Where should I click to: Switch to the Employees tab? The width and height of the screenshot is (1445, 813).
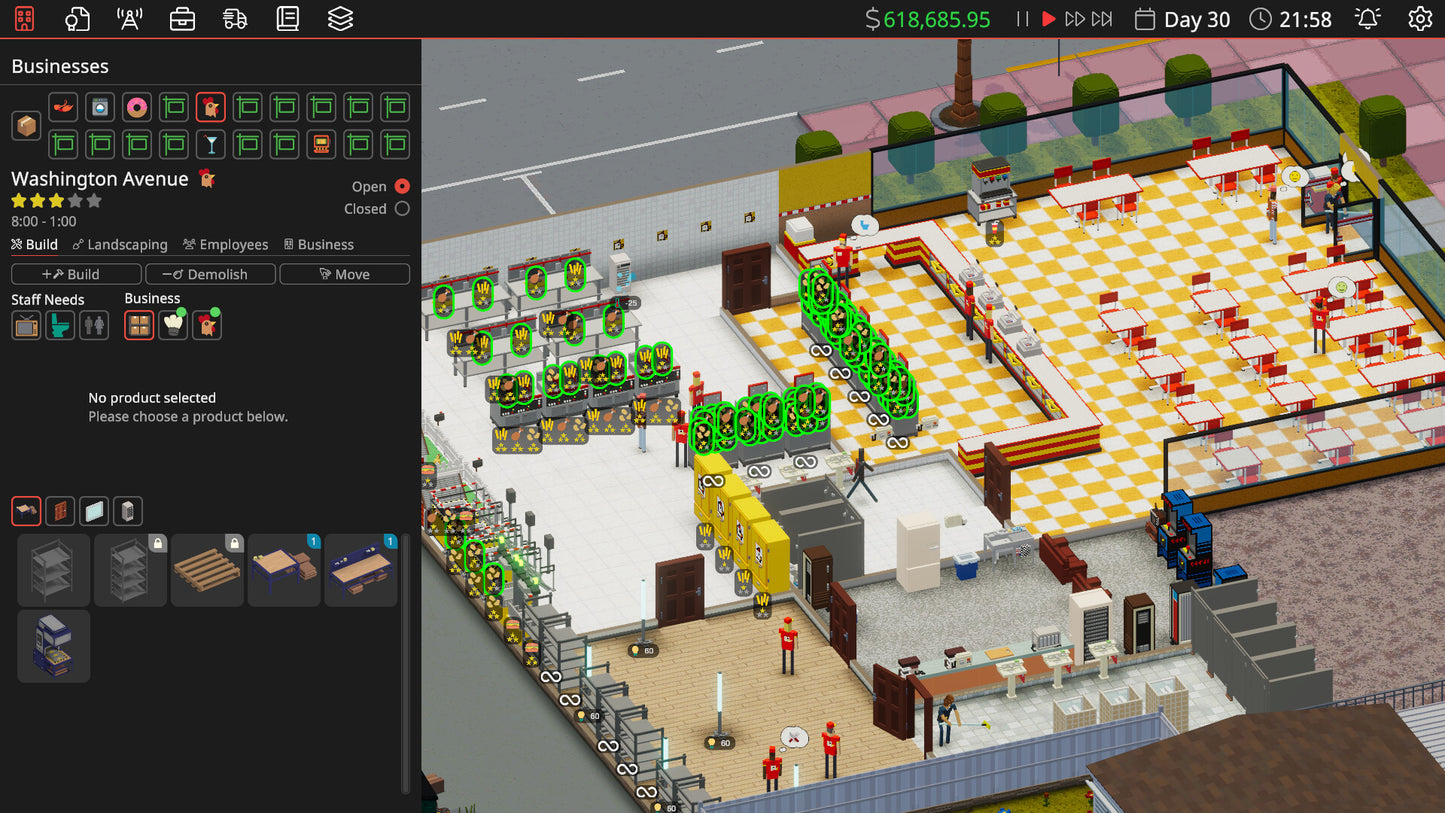(225, 244)
